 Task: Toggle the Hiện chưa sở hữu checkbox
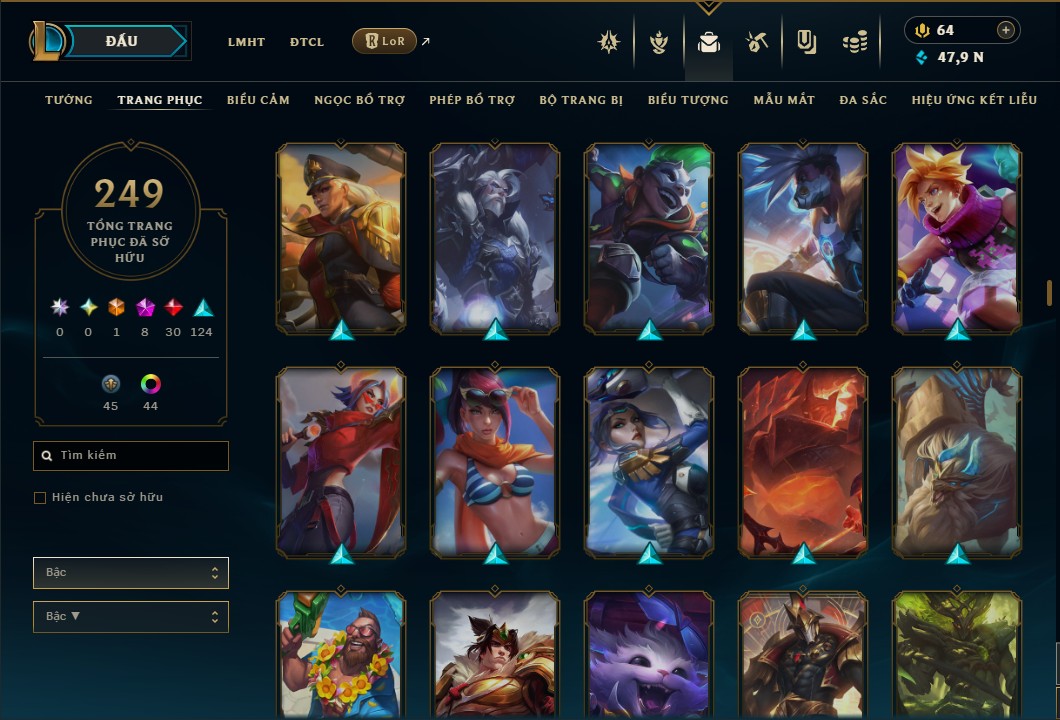click(x=40, y=498)
